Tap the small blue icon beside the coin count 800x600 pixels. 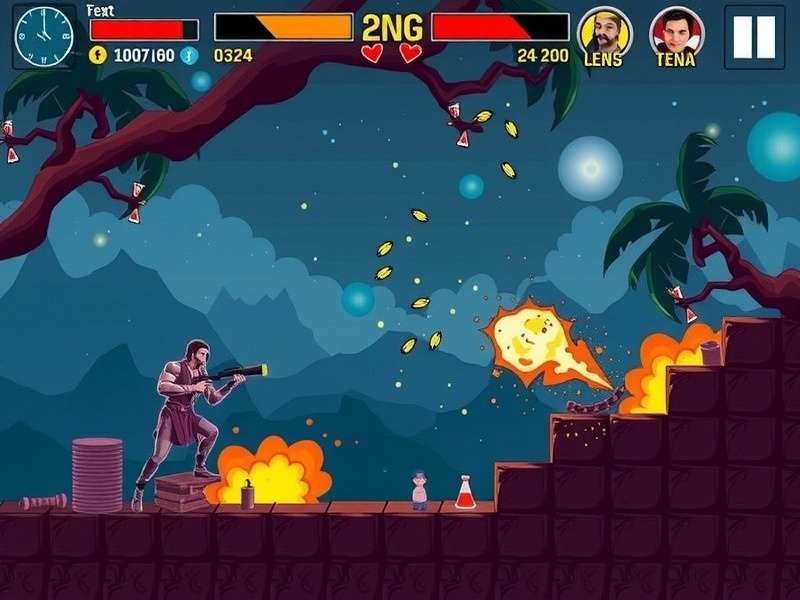point(189,56)
